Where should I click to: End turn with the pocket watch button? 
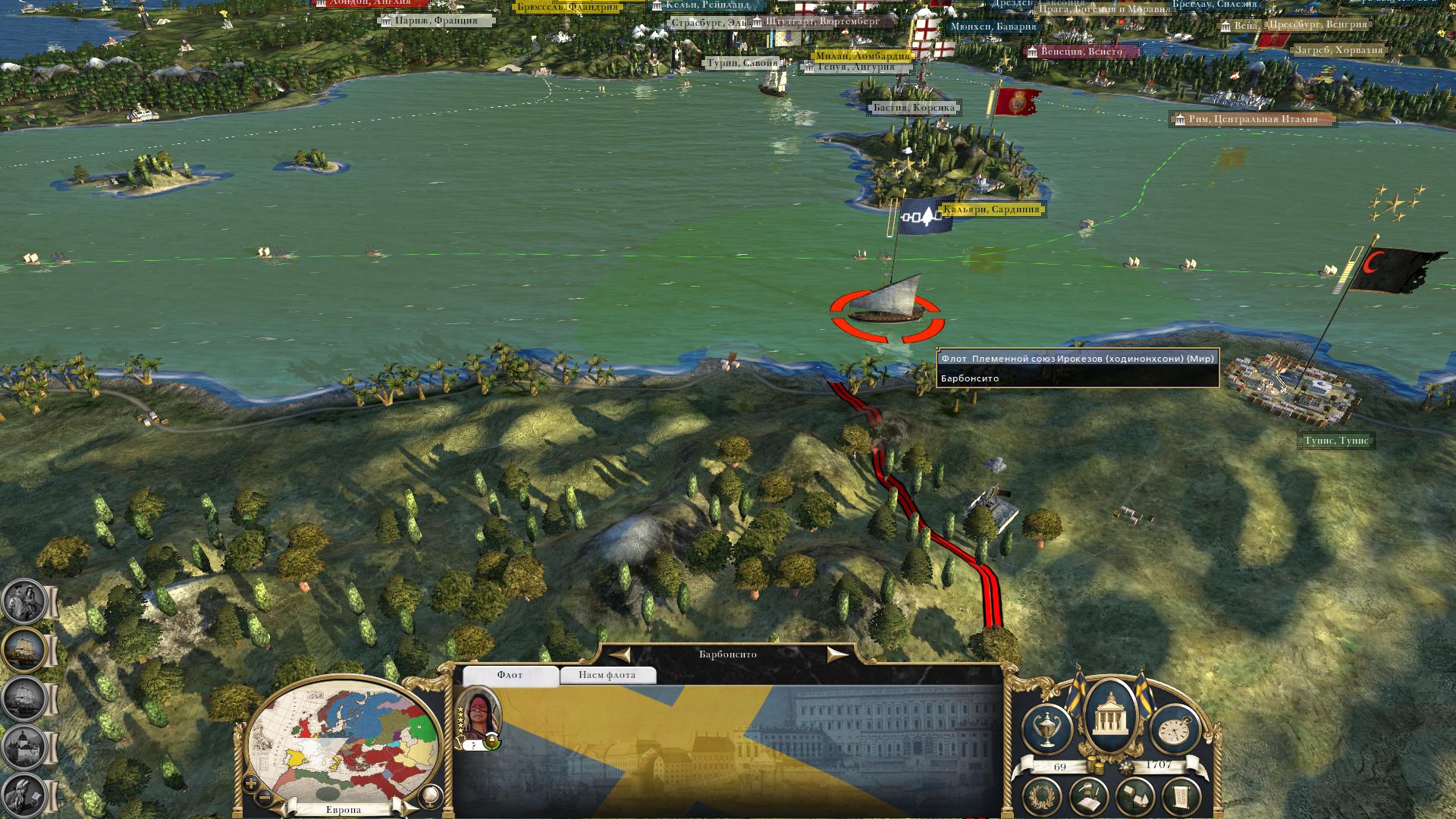click(x=1175, y=730)
